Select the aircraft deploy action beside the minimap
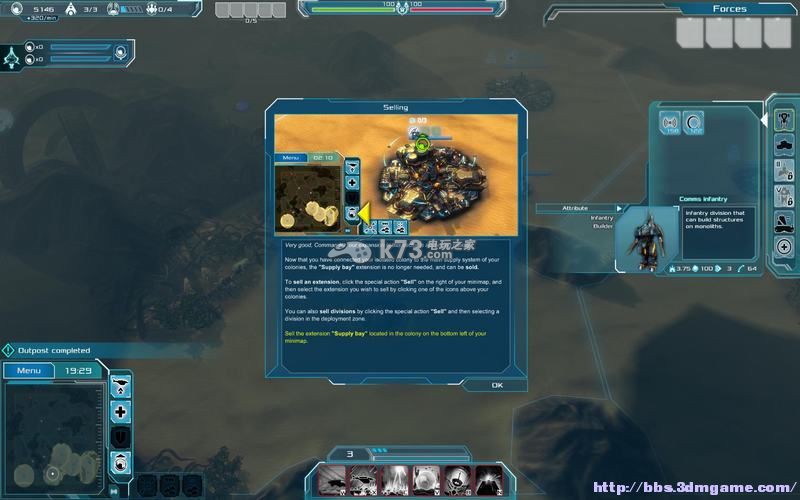 tap(121, 385)
